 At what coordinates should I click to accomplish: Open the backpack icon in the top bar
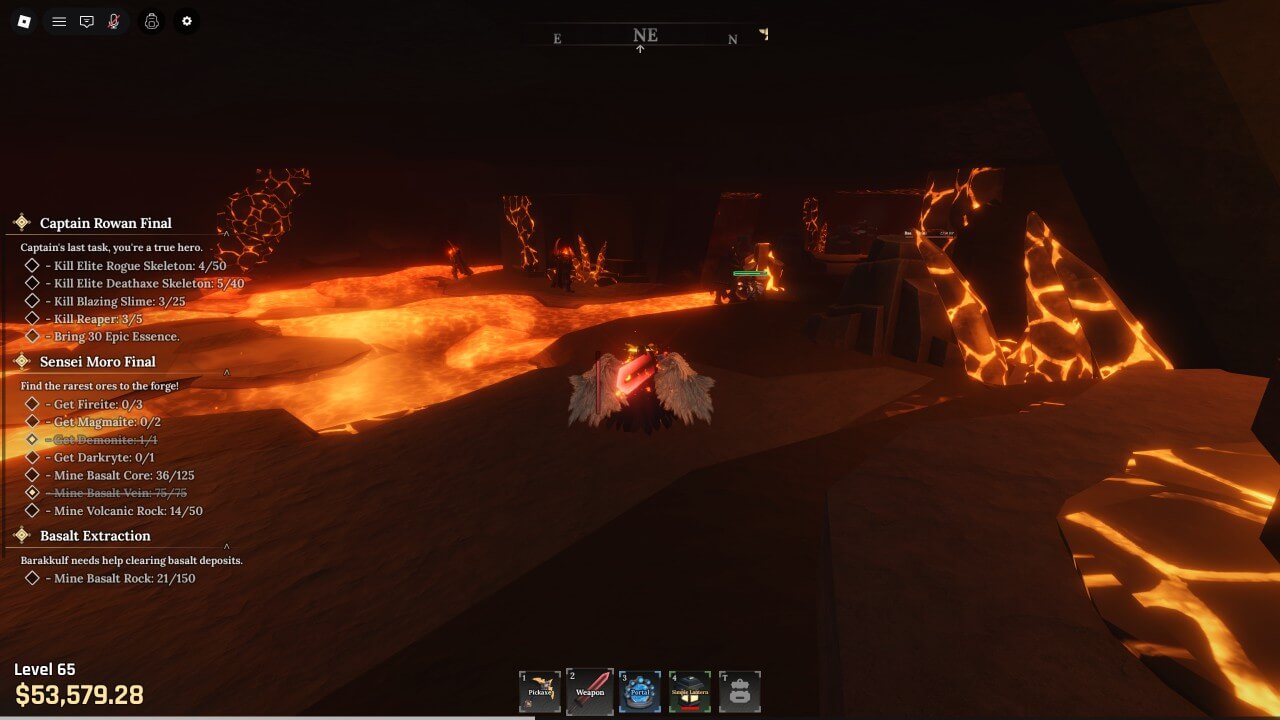coord(152,21)
